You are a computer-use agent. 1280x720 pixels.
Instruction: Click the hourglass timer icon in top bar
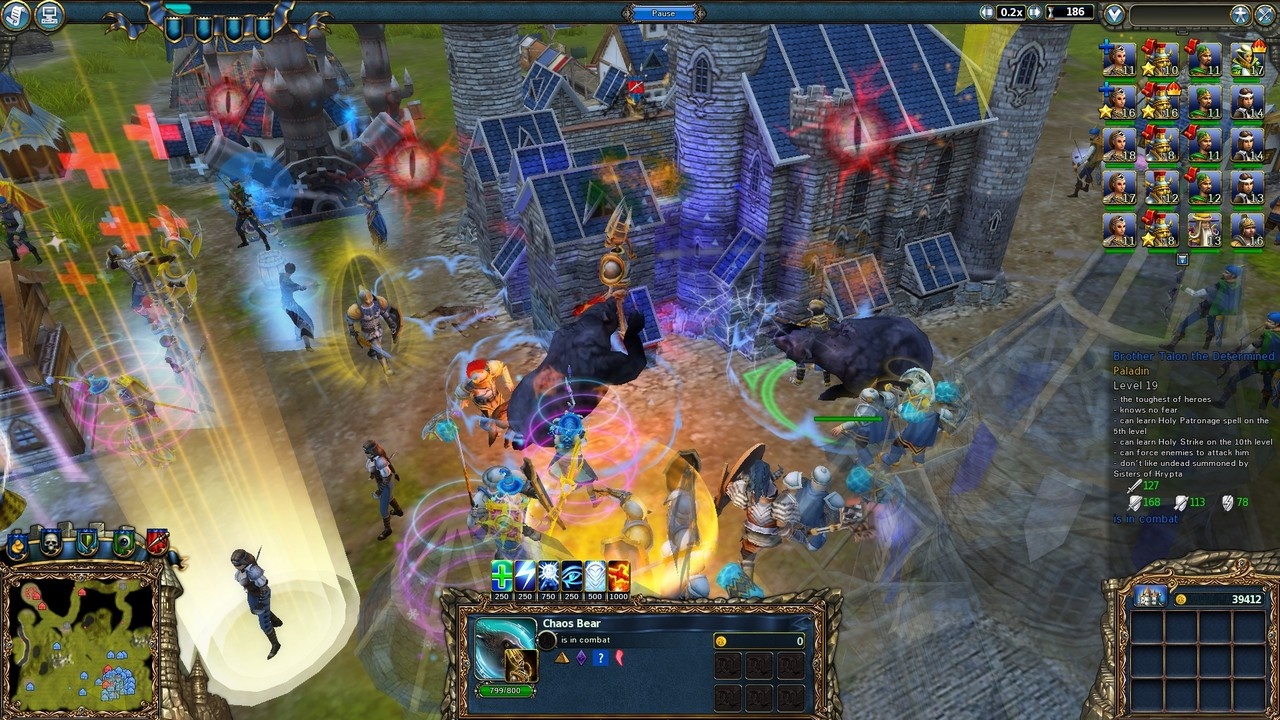pyautogui.click(x=1051, y=12)
